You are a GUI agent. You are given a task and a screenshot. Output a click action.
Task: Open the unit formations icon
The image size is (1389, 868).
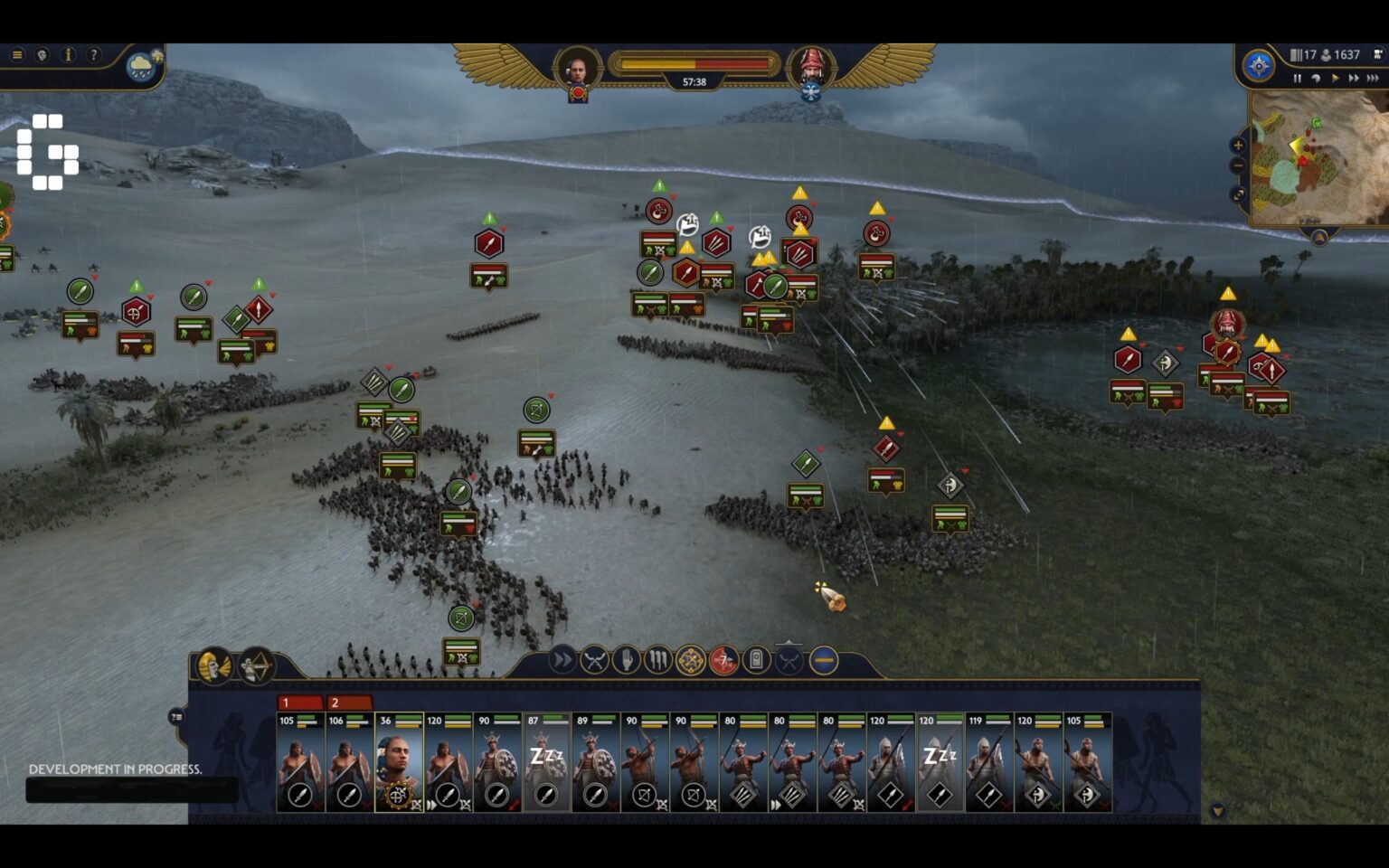[x=657, y=660]
